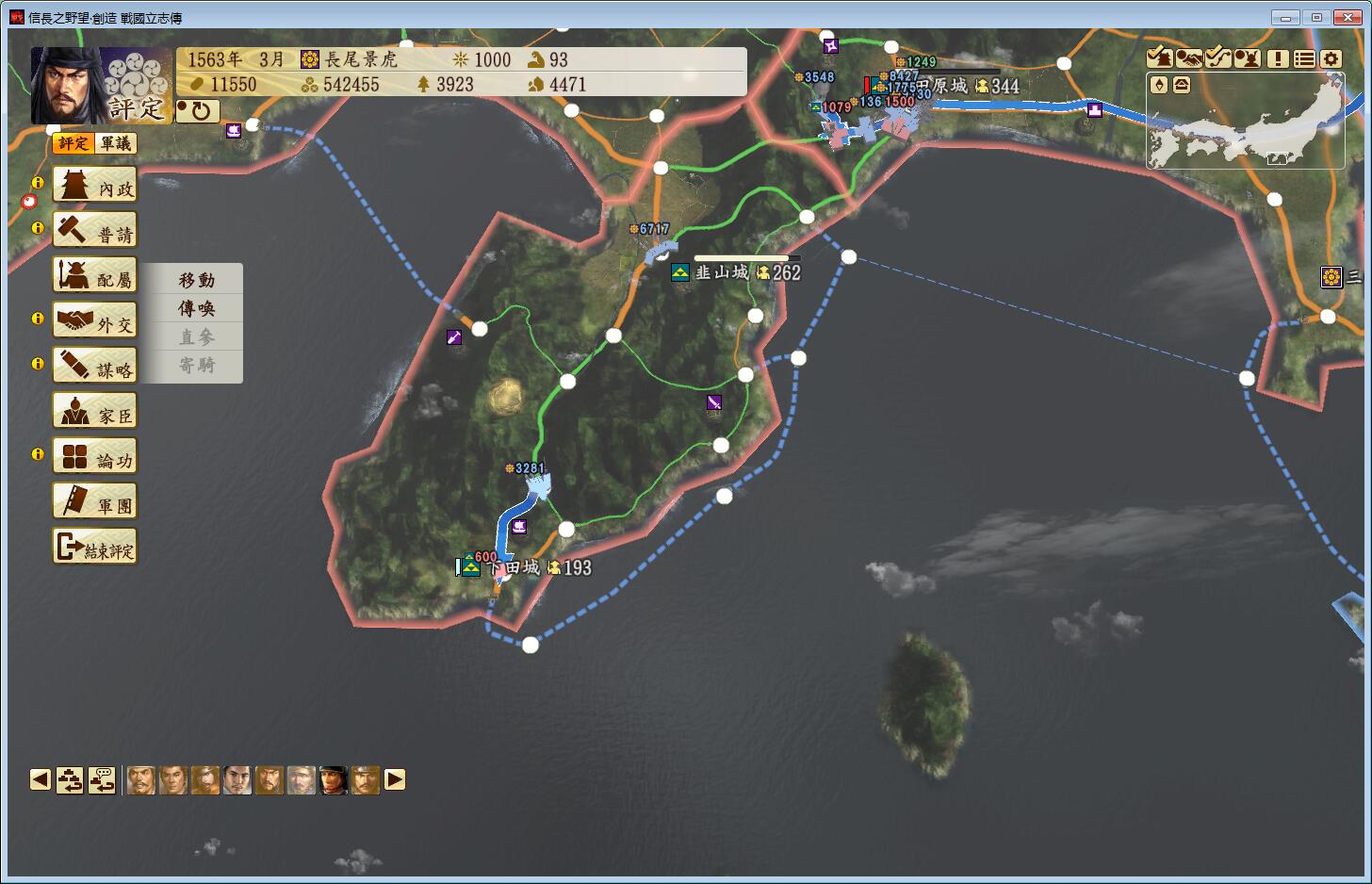Click 結束評定 to end the council

click(x=95, y=548)
